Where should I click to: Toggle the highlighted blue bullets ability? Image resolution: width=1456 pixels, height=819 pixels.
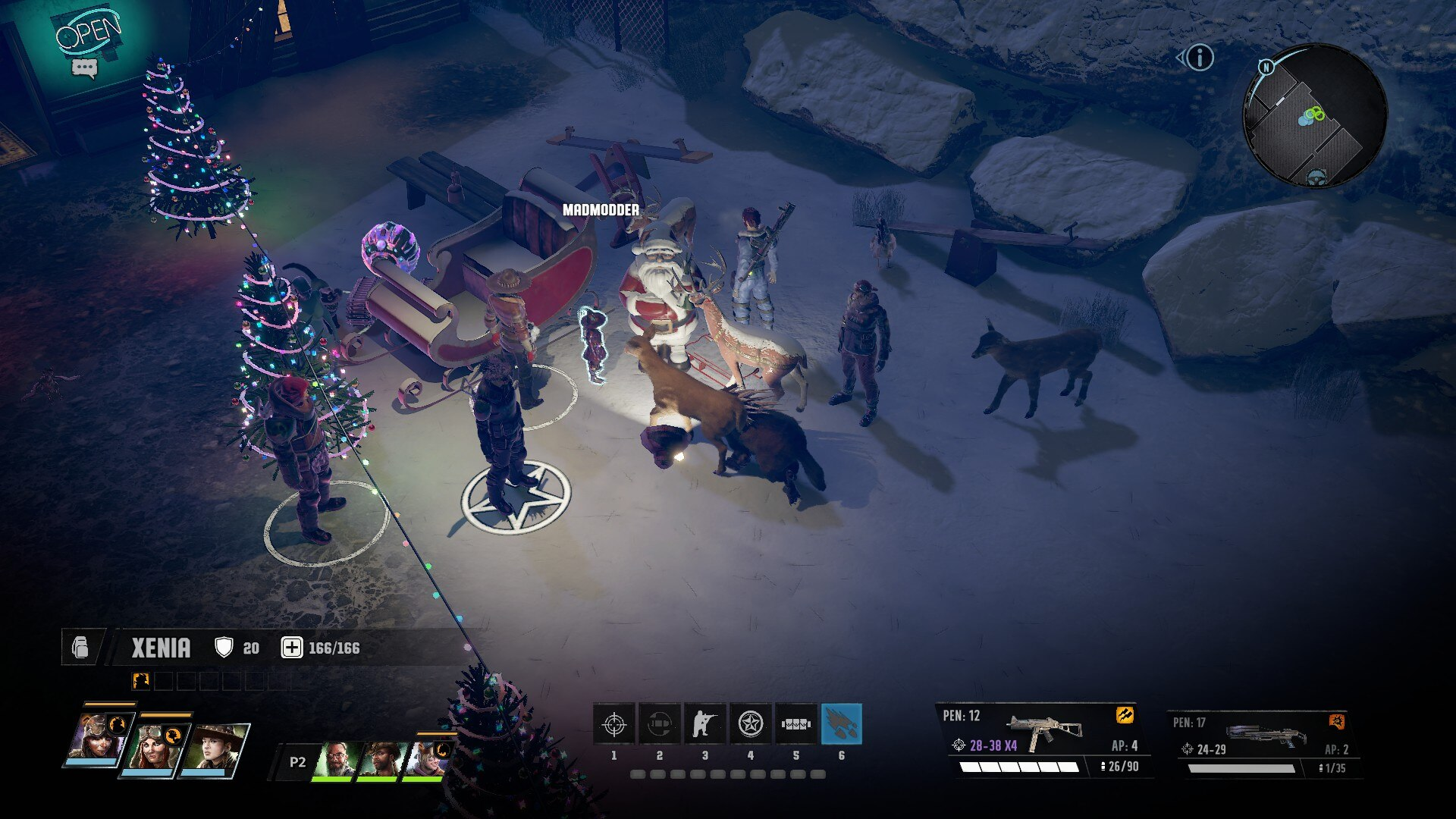(x=841, y=724)
